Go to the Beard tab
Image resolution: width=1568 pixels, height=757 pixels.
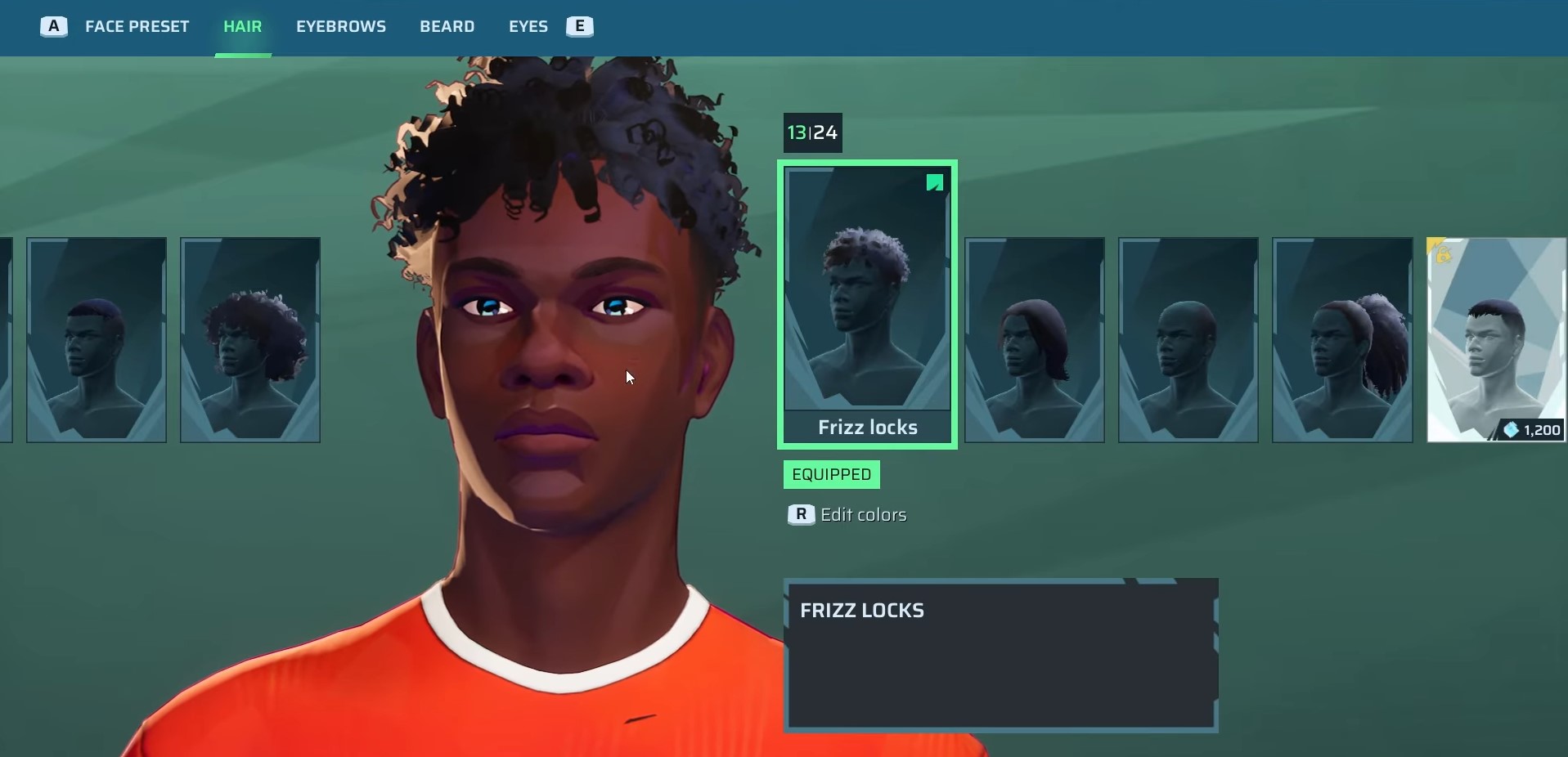point(447,27)
